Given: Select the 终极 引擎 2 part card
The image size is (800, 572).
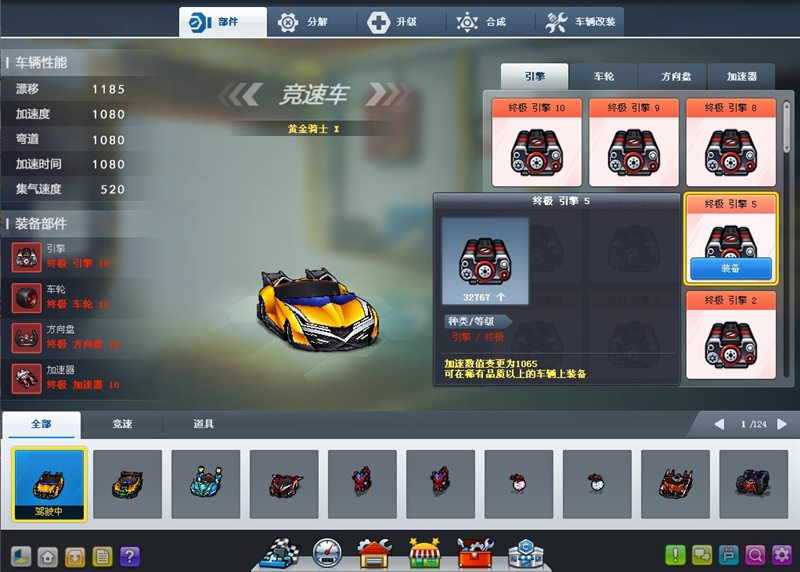Looking at the screenshot, I should click(730, 335).
